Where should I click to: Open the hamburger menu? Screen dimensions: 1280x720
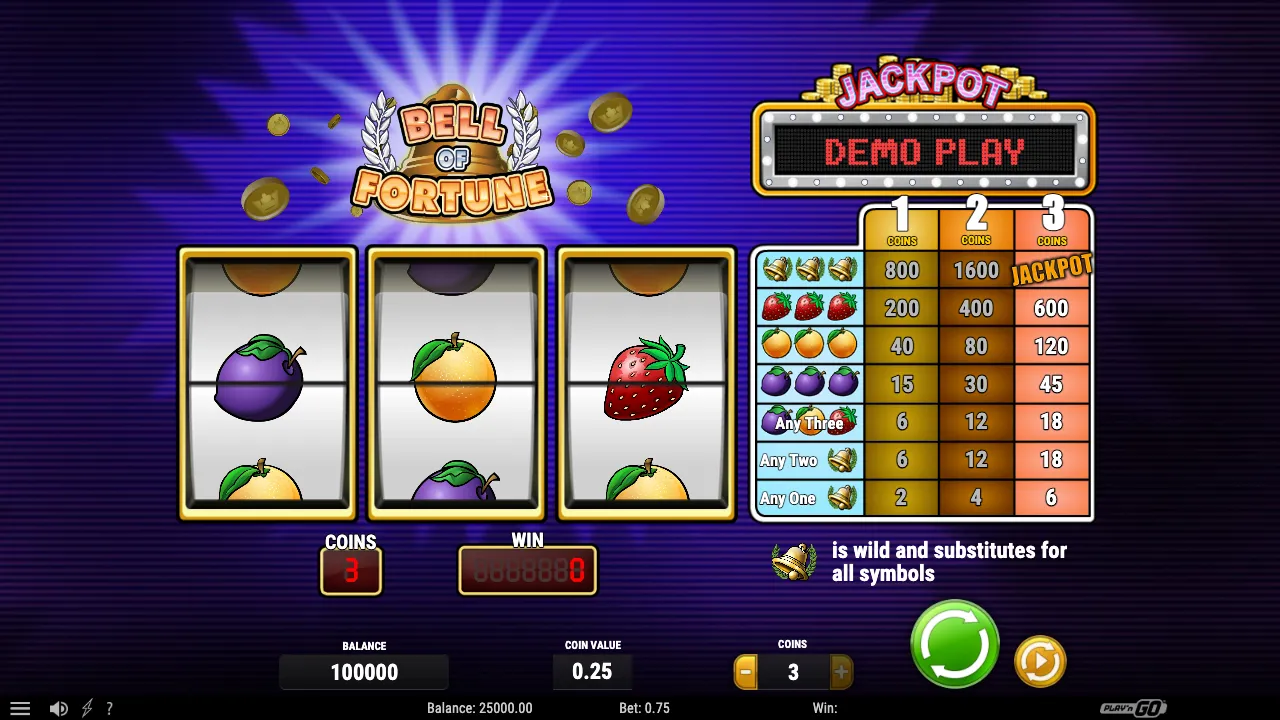click(x=20, y=708)
